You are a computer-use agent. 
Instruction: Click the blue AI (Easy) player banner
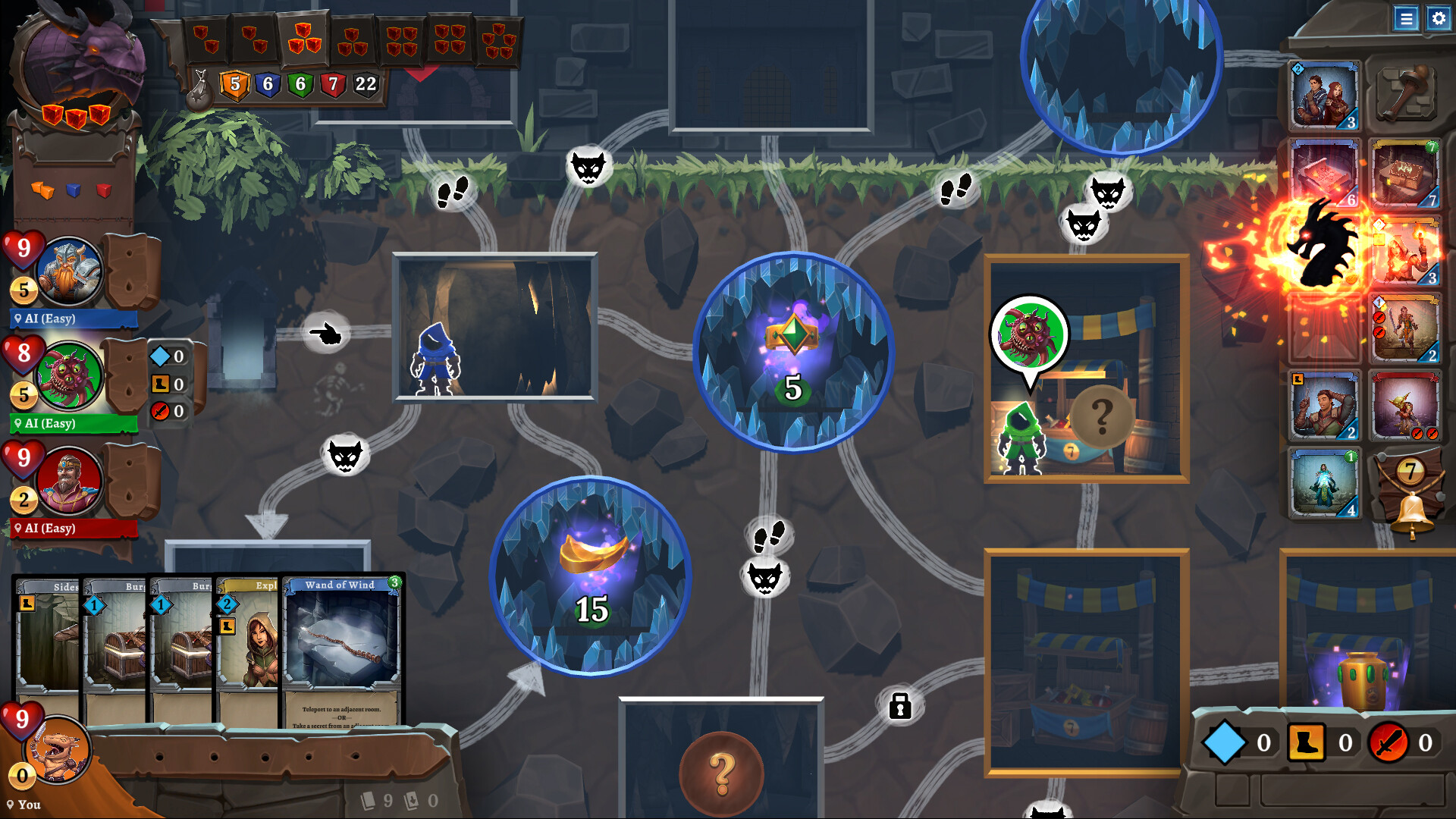tap(74, 318)
